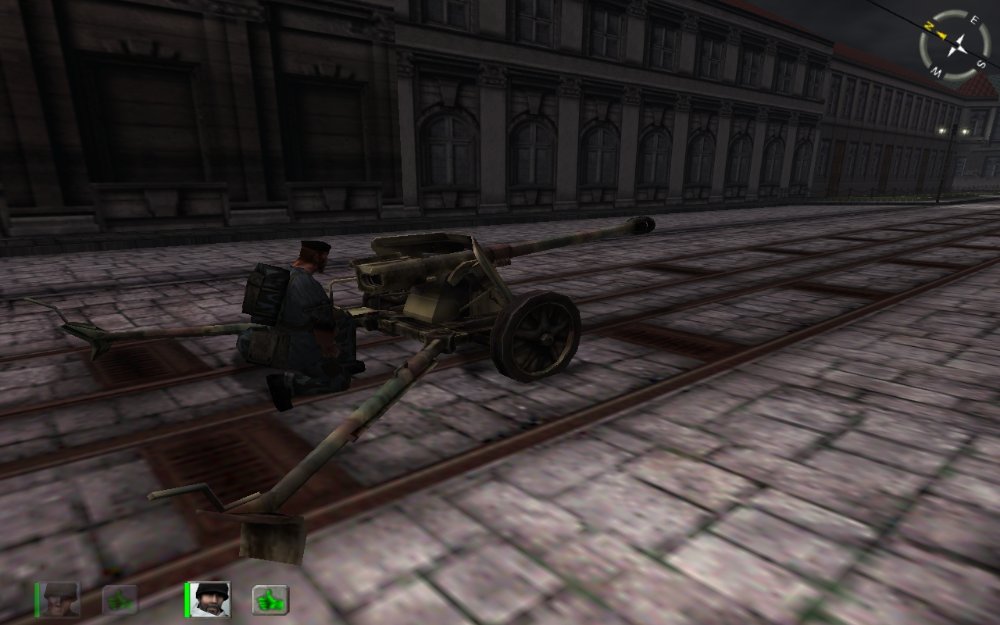1000x625 pixels.
Task: Click the bright green thumbs-up icon
Action: (270, 600)
